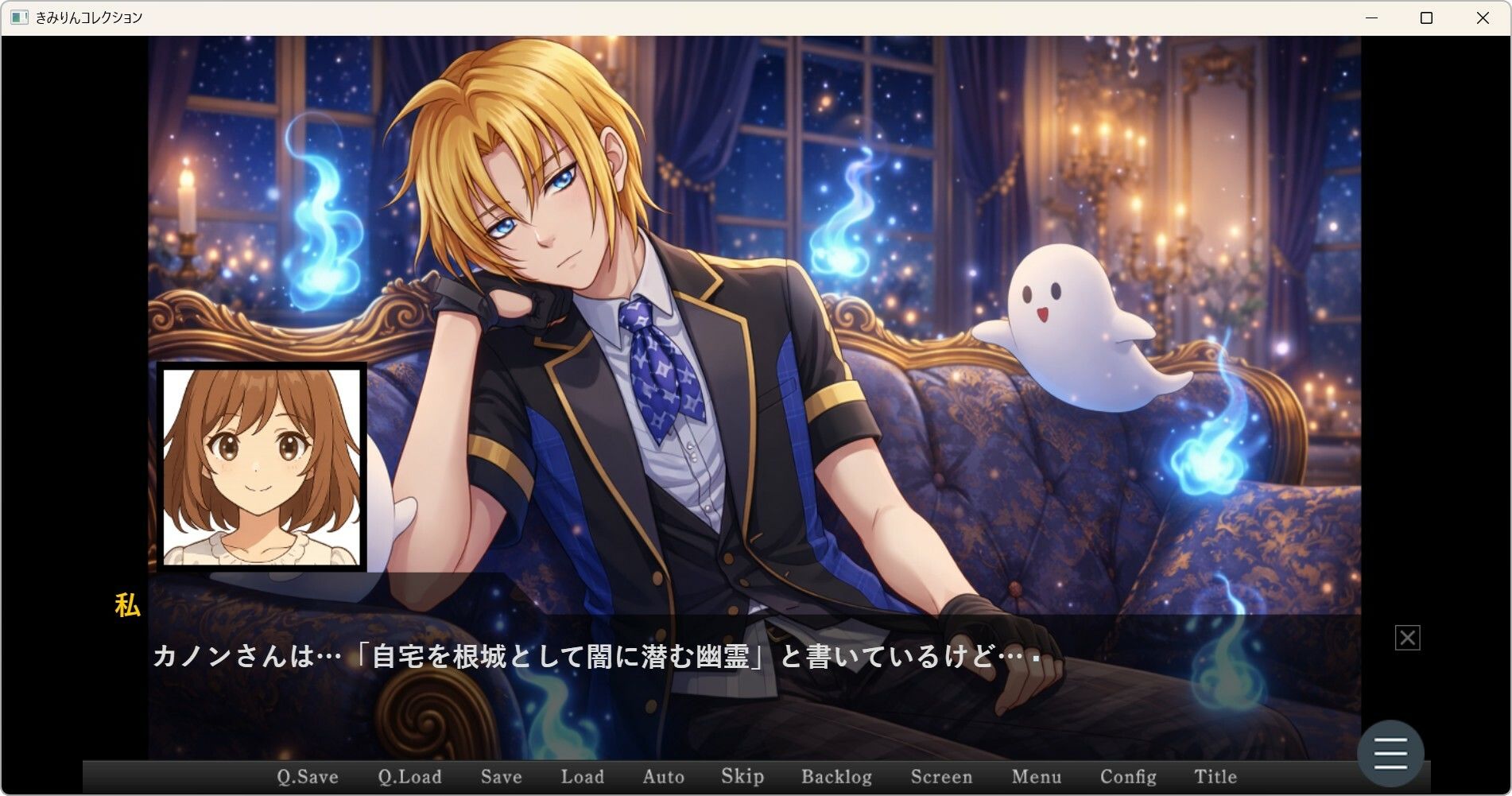The height and width of the screenshot is (796, 1512).
Task: Open the Save screen
Action: [500, 777]
